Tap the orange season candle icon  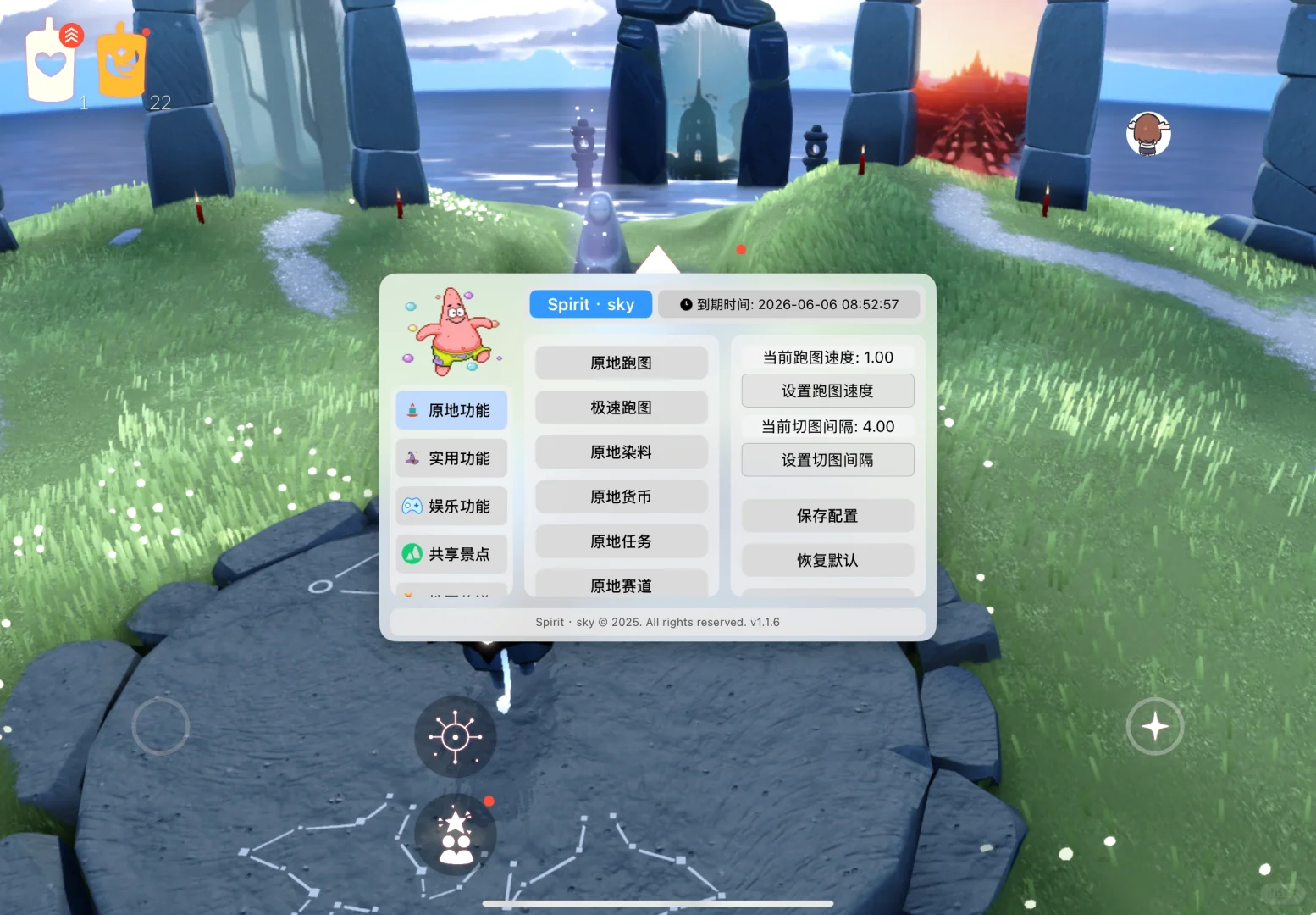point(121,59)
